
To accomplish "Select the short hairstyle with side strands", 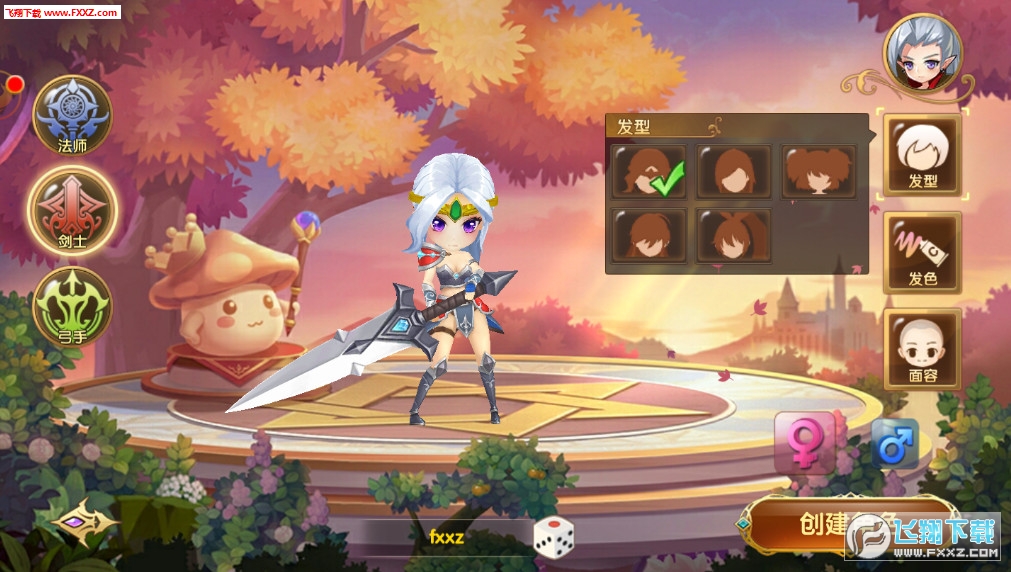I will (x=649, y=235).
